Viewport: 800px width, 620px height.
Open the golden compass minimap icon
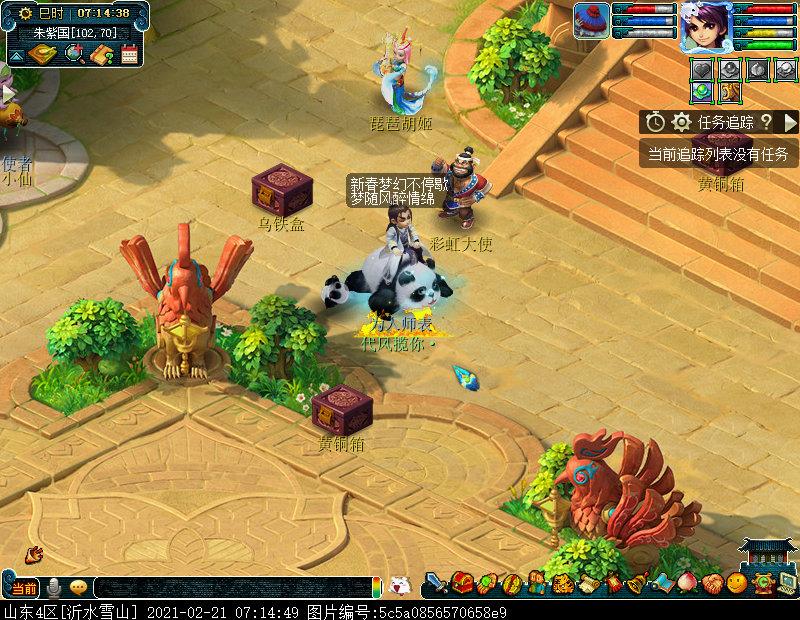pos(41,53)
